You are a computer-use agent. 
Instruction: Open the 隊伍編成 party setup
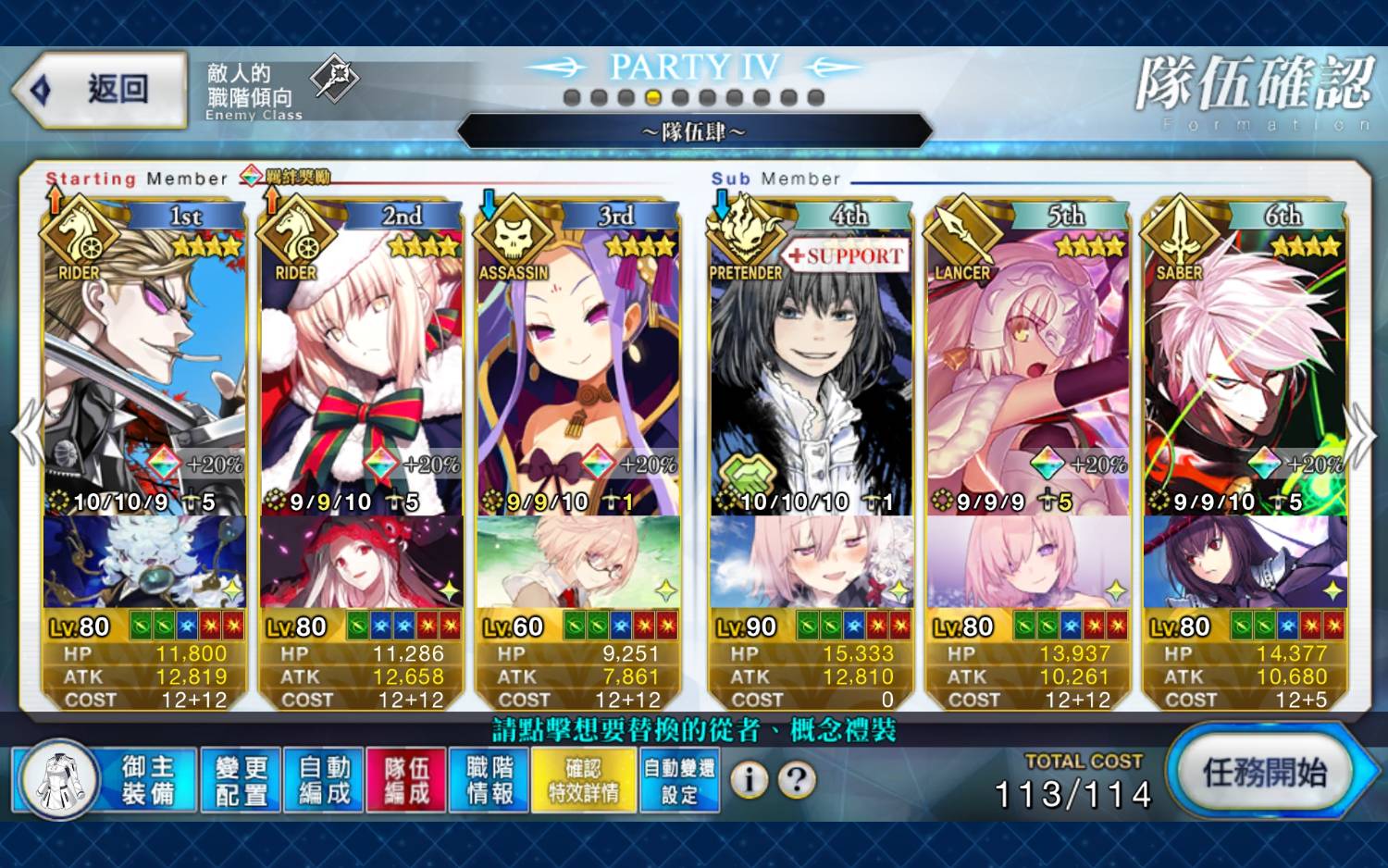[x=406, y=780]
